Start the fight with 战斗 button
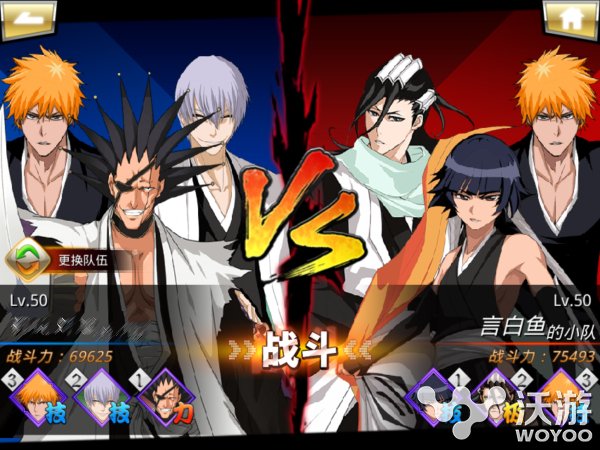This screenshot has width=600, height=450. 300,352
